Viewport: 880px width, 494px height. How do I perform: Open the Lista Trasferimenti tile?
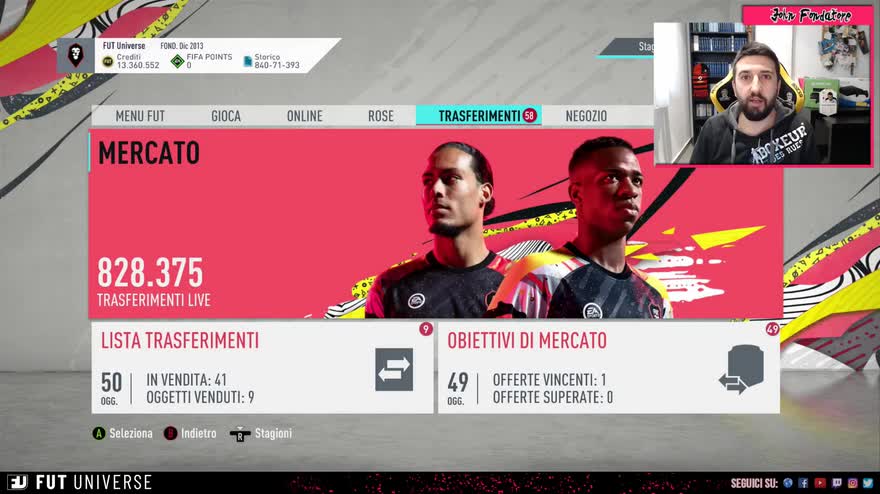[x=262, y=367]
